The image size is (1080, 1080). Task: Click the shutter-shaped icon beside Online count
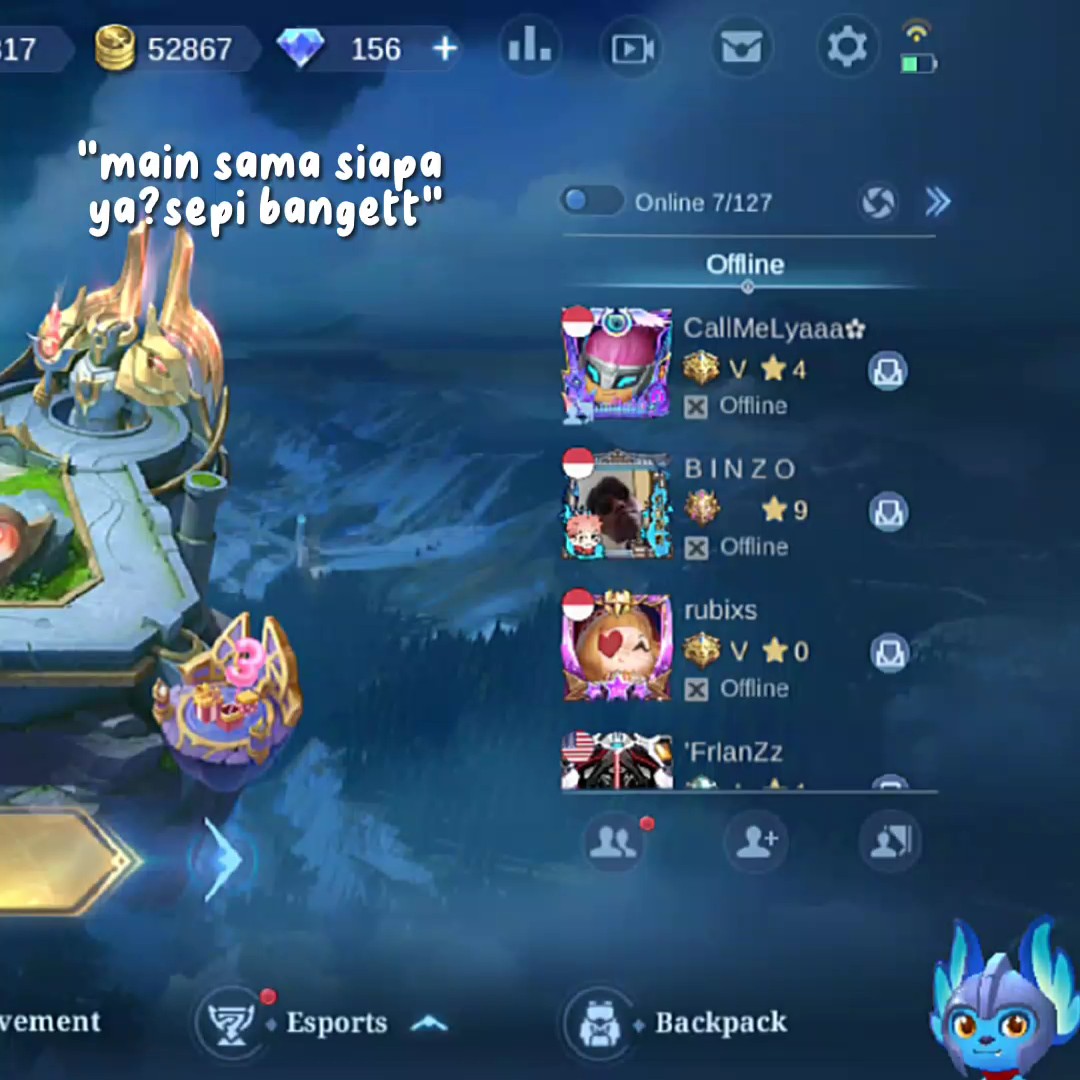[878, 203]
